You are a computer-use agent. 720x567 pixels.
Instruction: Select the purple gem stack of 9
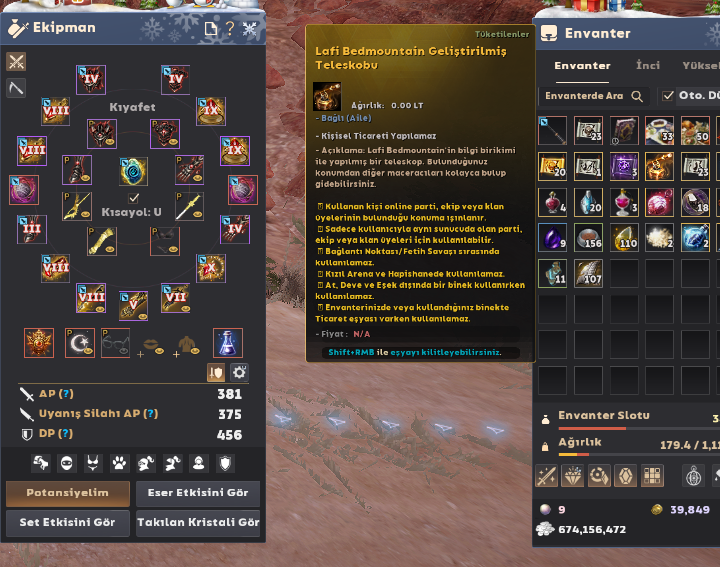pyautogui.click(x=552, y=237)
